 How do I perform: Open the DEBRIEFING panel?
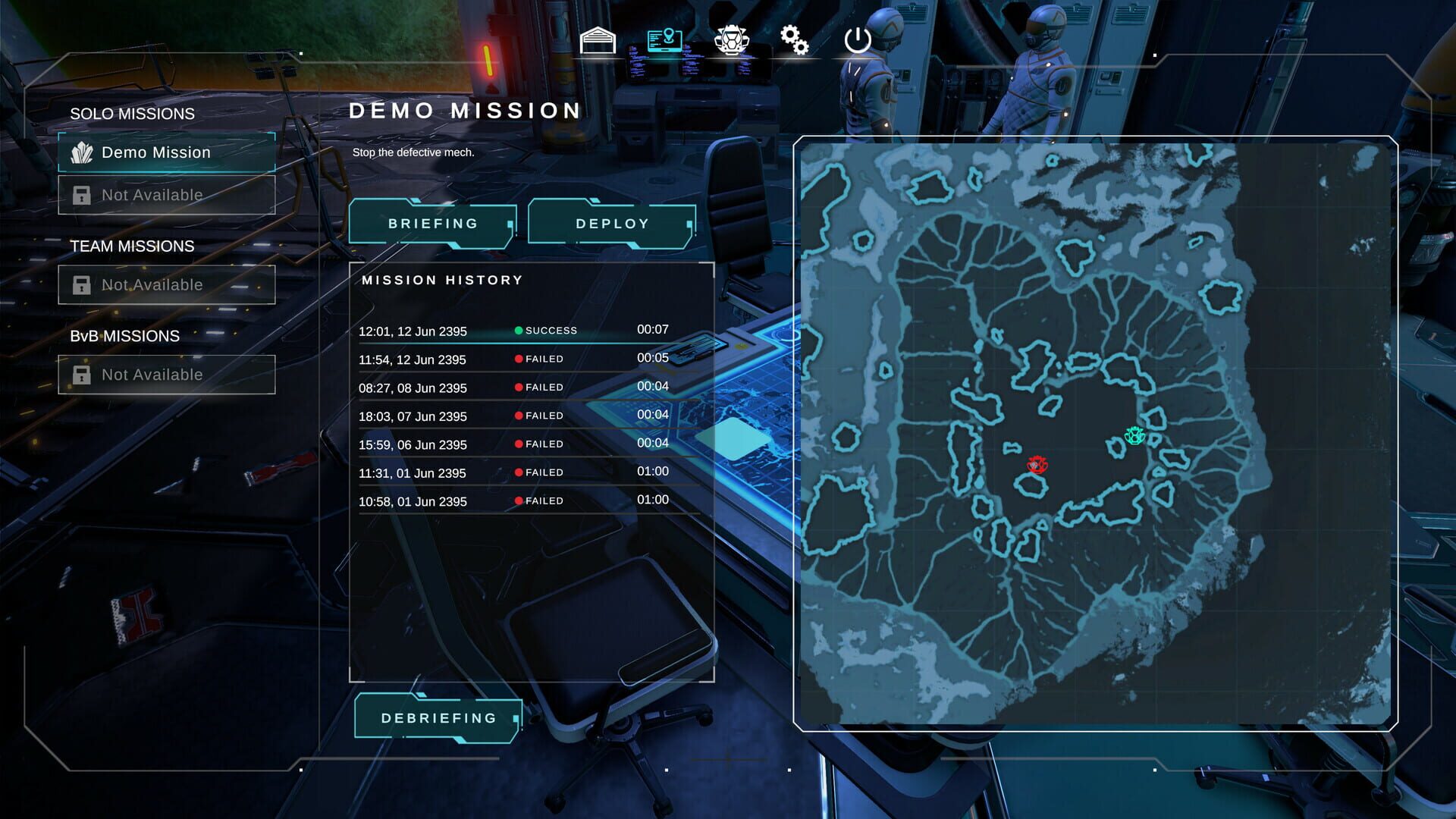438,716
